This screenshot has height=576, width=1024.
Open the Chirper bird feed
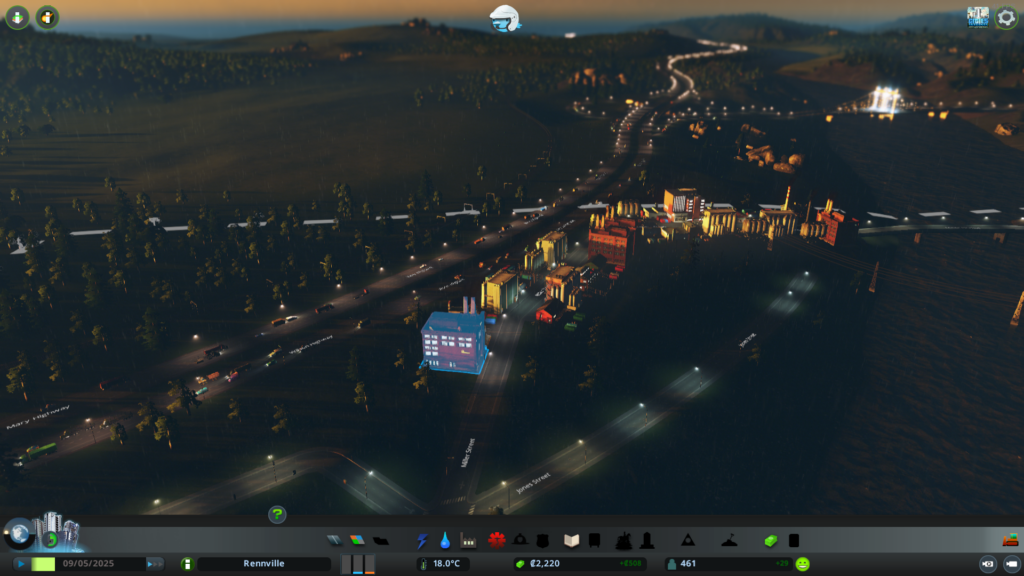click(x=504, y=17)
